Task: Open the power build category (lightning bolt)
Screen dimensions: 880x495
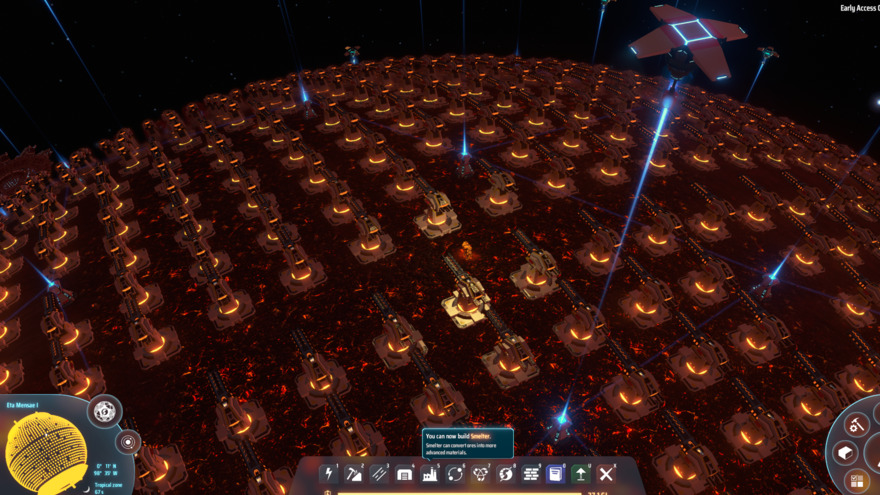Action: pyautogui.click(x=329, y=473)
